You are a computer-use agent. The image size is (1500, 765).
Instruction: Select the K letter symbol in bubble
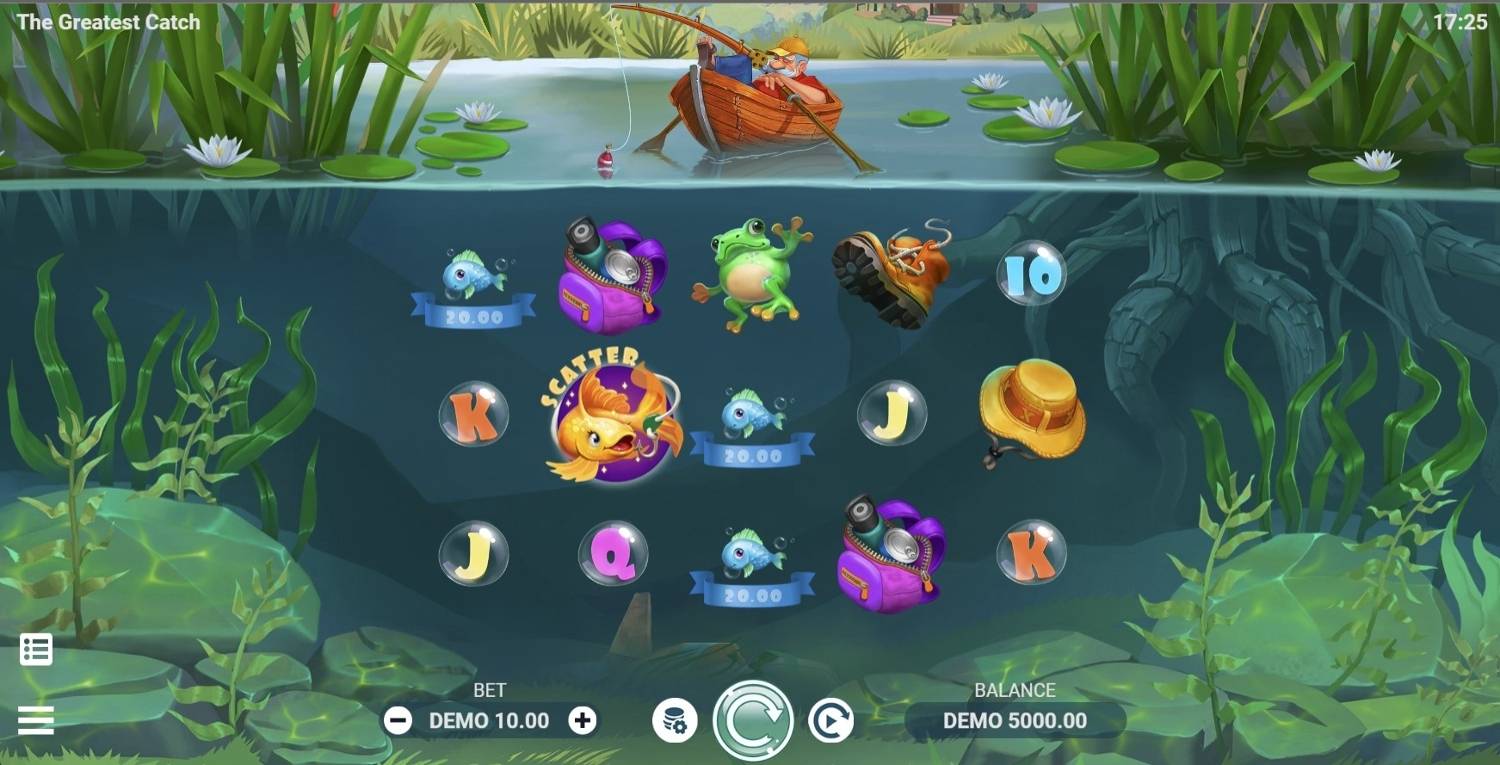pos(472,415)
